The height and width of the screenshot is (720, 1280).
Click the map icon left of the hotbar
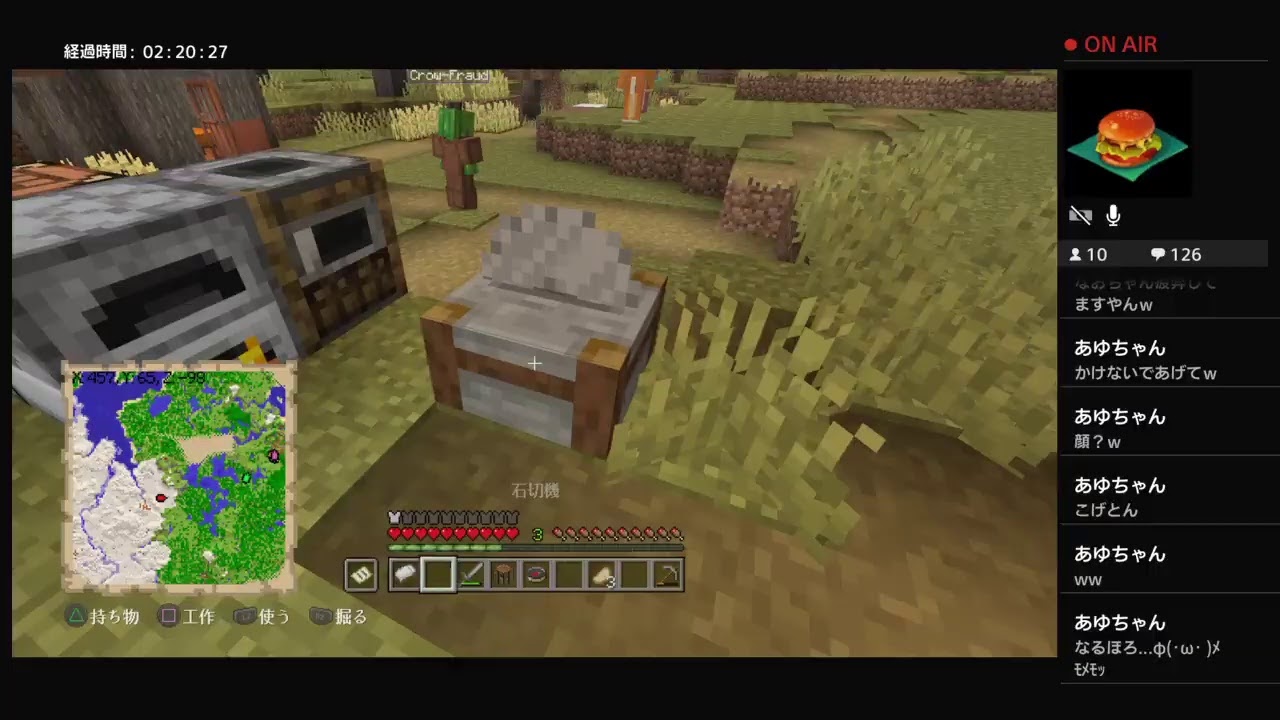click(x=360, y=574)
